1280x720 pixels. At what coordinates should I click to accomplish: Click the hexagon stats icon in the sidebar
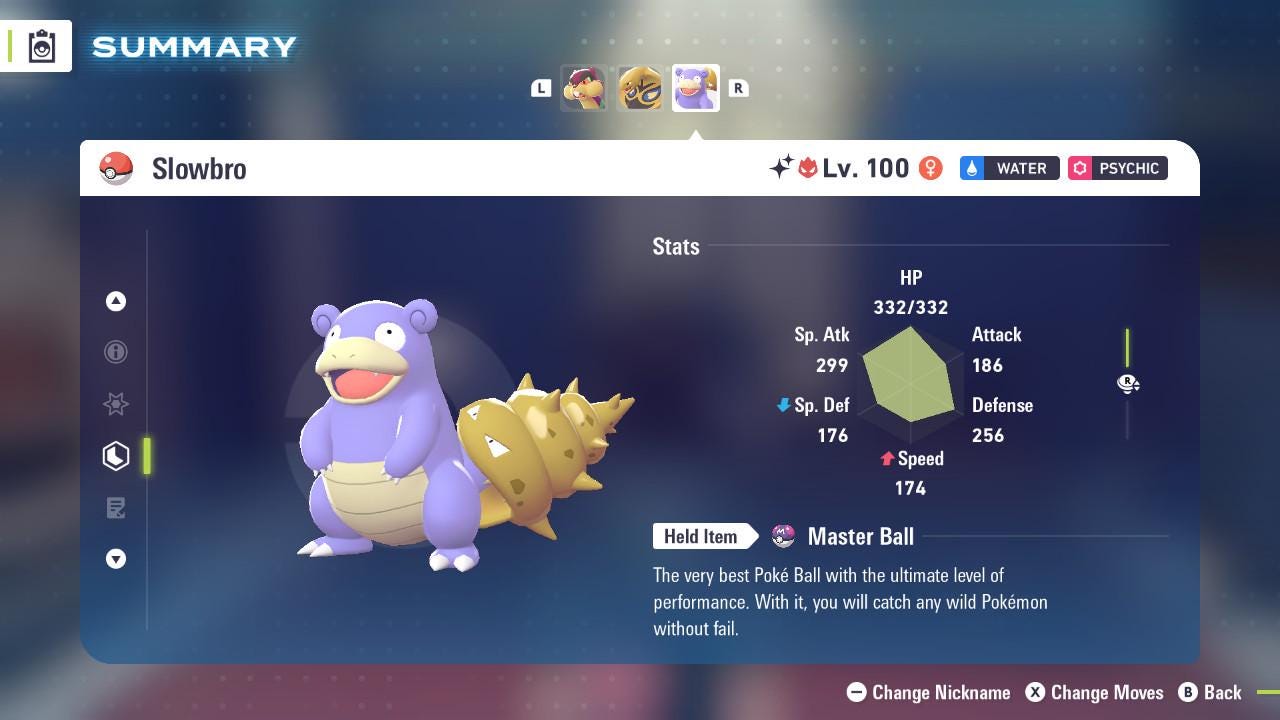pyautogui.click(x=116, y=456)
